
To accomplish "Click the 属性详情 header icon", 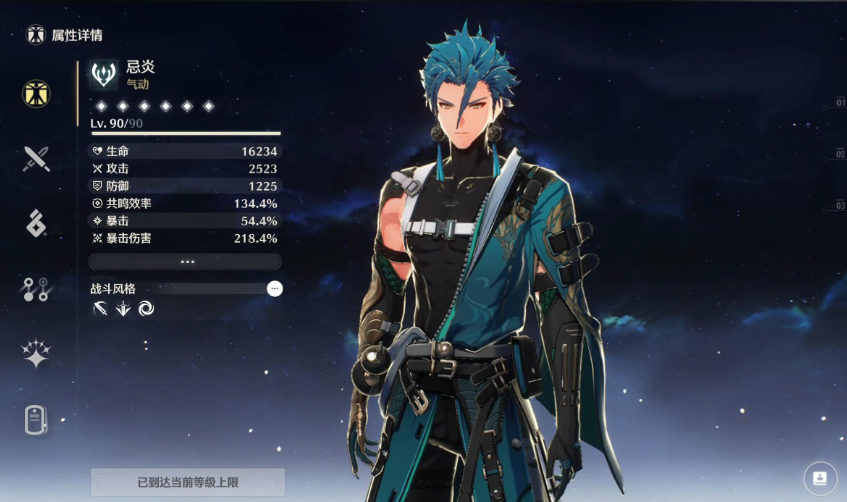I will pyautogui.click(x=36, y=35).
